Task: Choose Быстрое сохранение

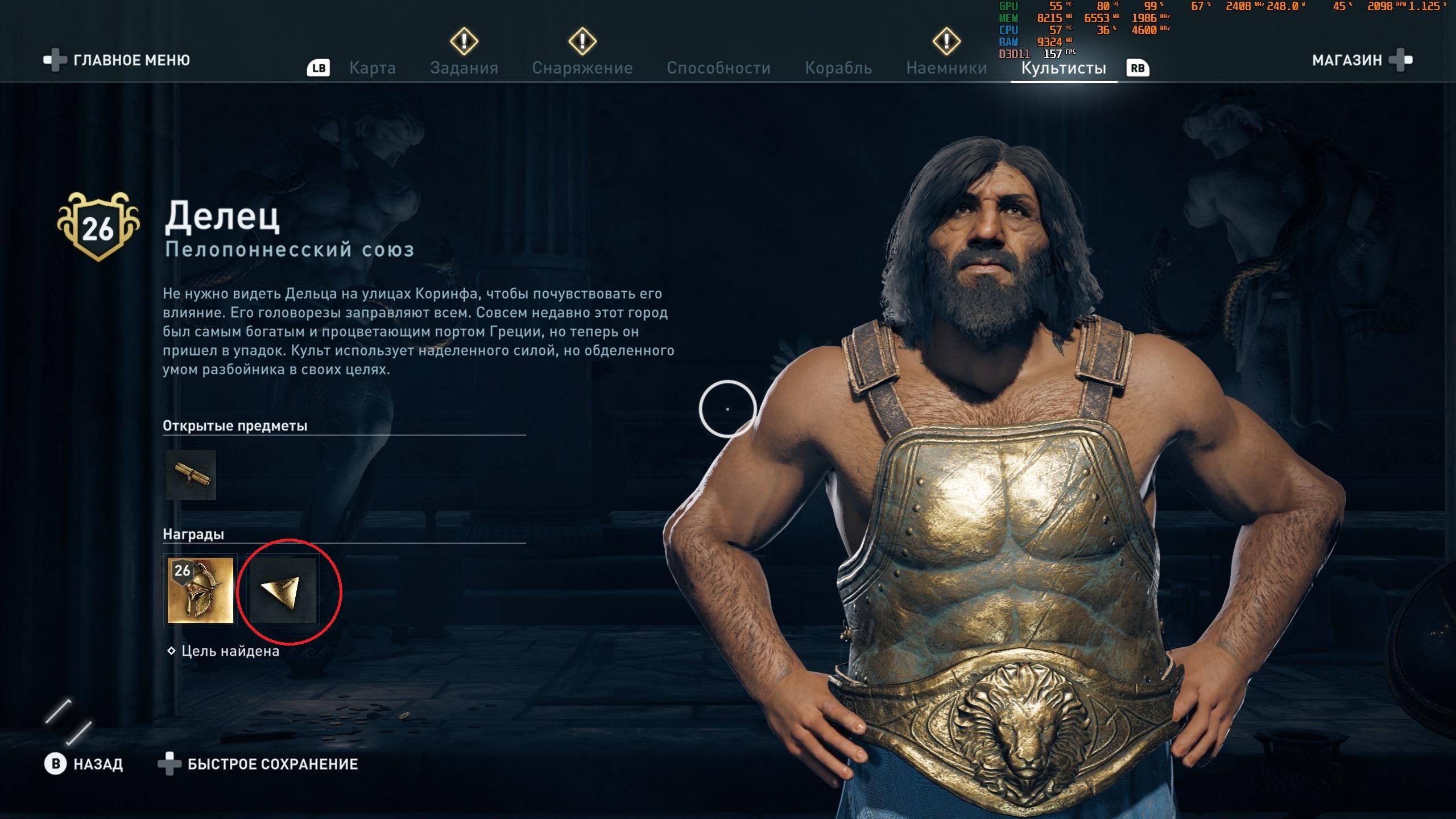Action: tap(272, 764)
